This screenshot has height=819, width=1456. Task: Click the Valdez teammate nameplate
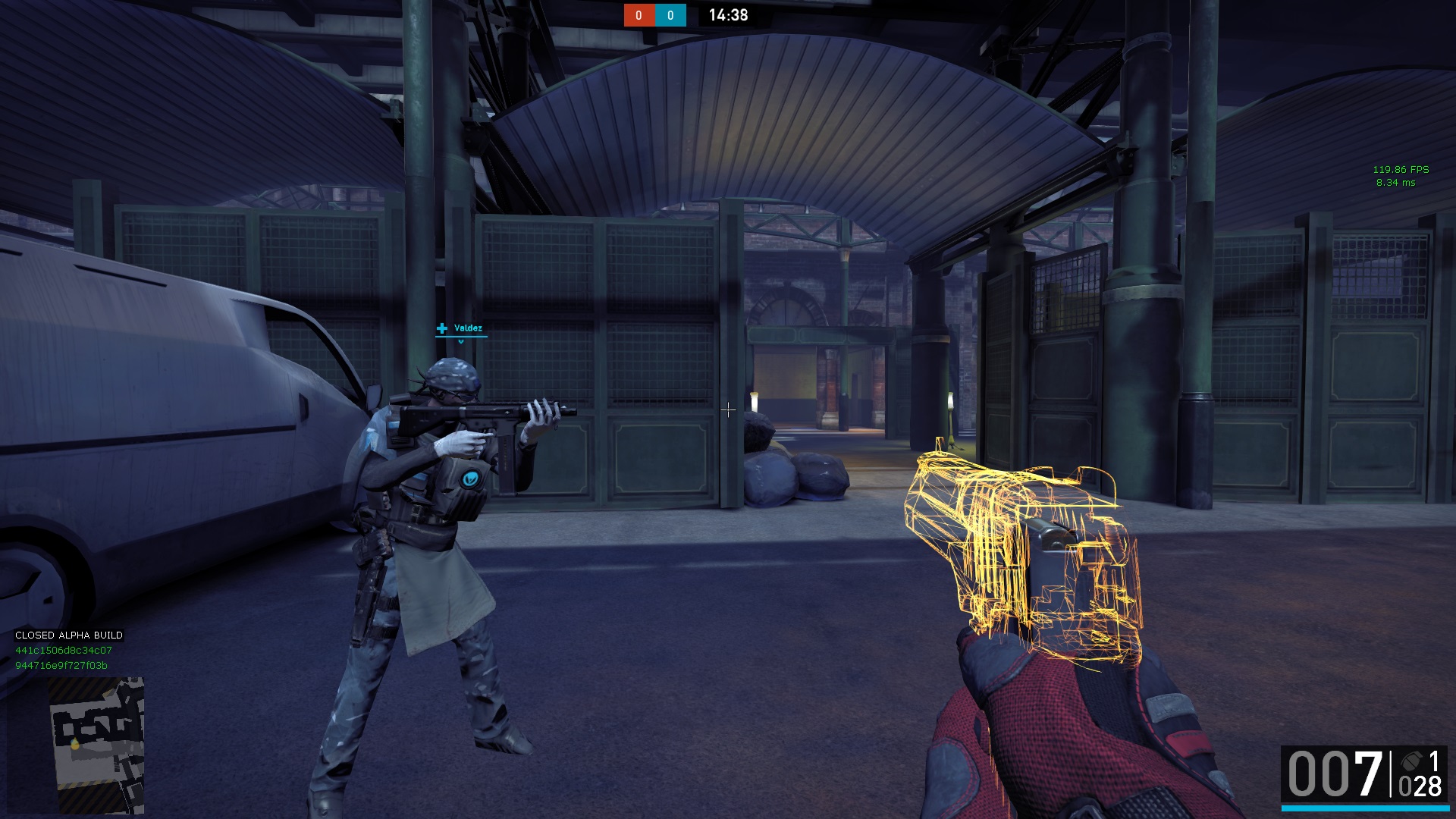tap(461, 328)
